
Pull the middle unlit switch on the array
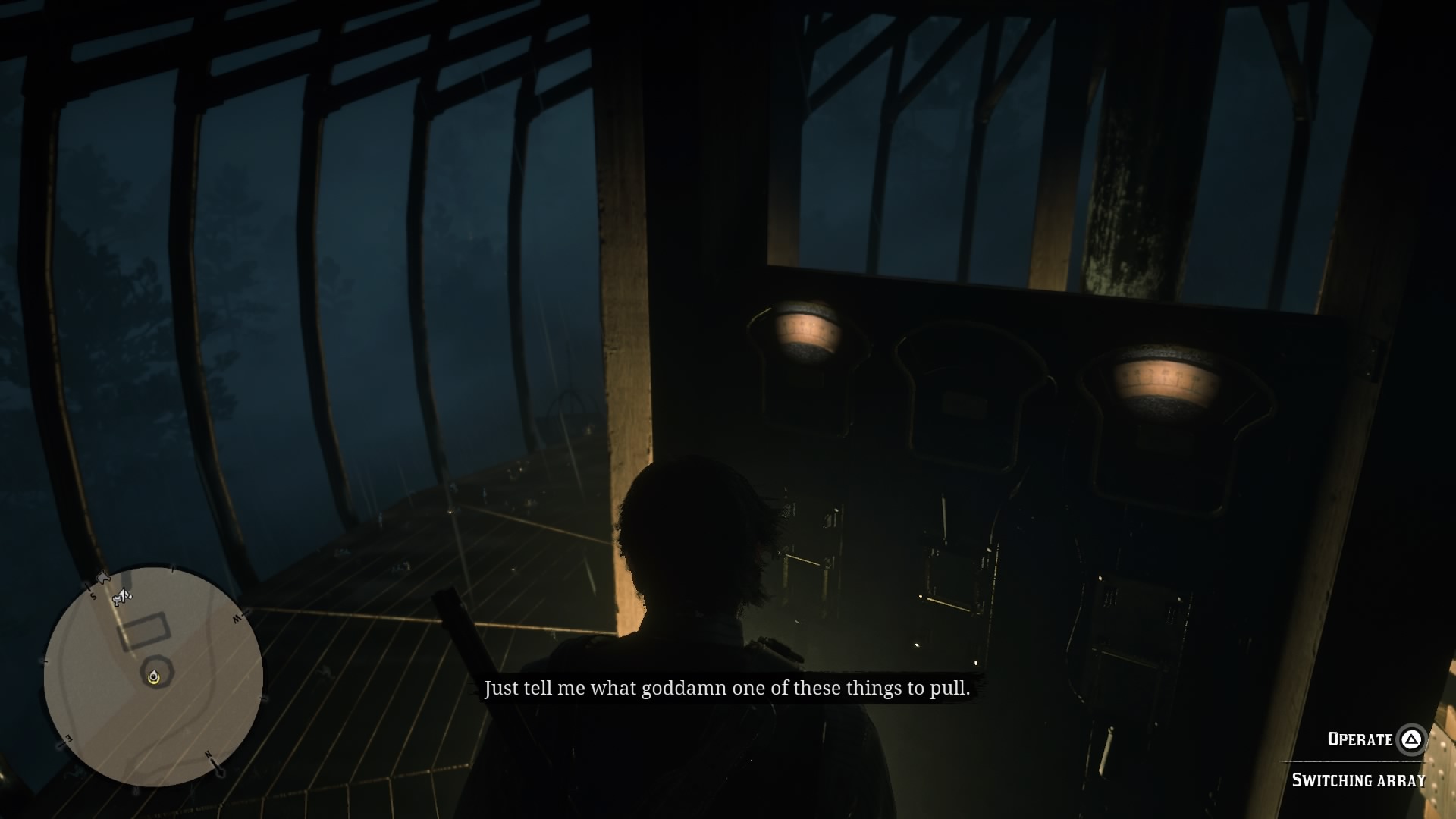963,379
